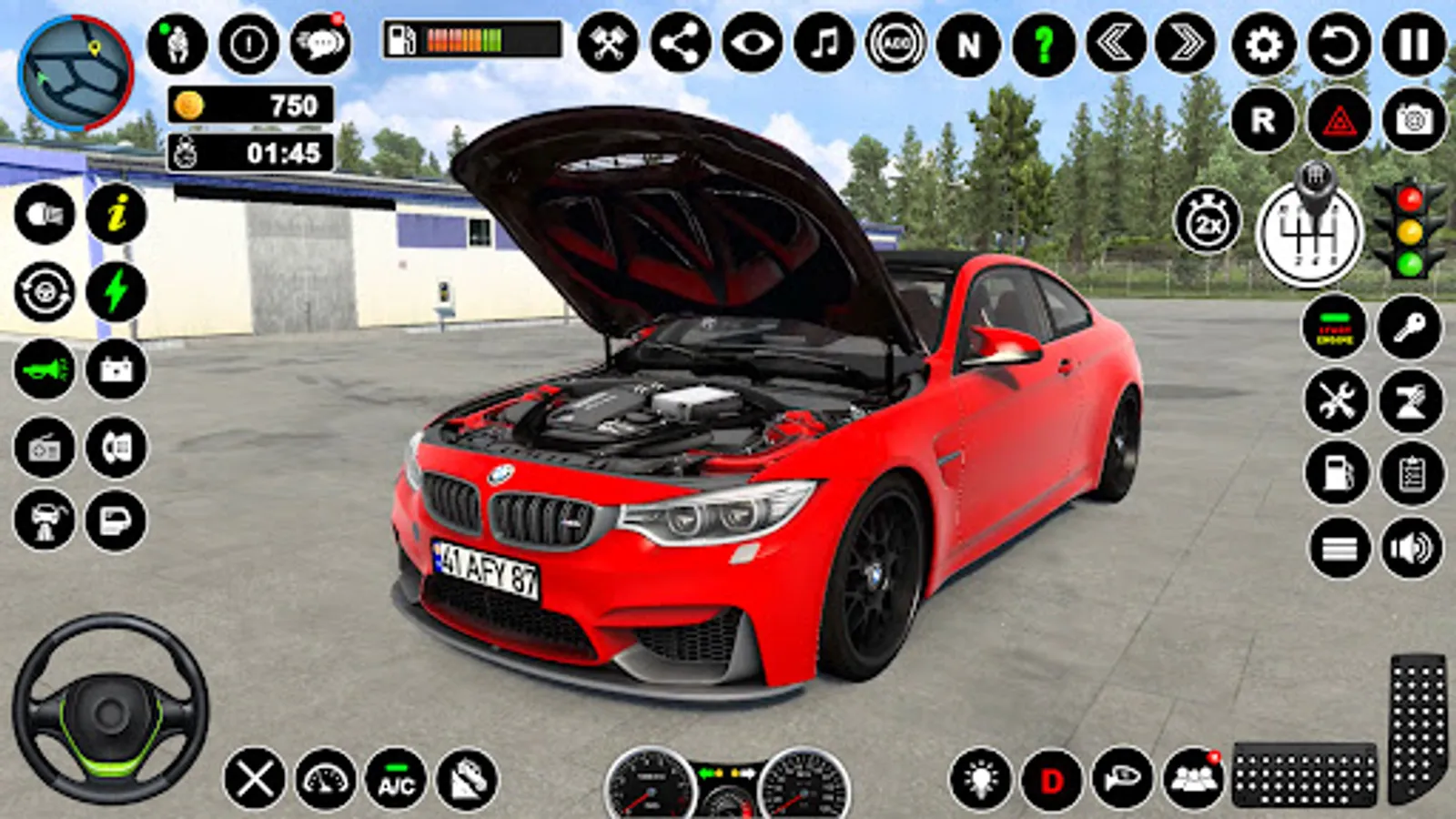
Task: Turn on the light bulb button
Action: (x=980, y=781)
